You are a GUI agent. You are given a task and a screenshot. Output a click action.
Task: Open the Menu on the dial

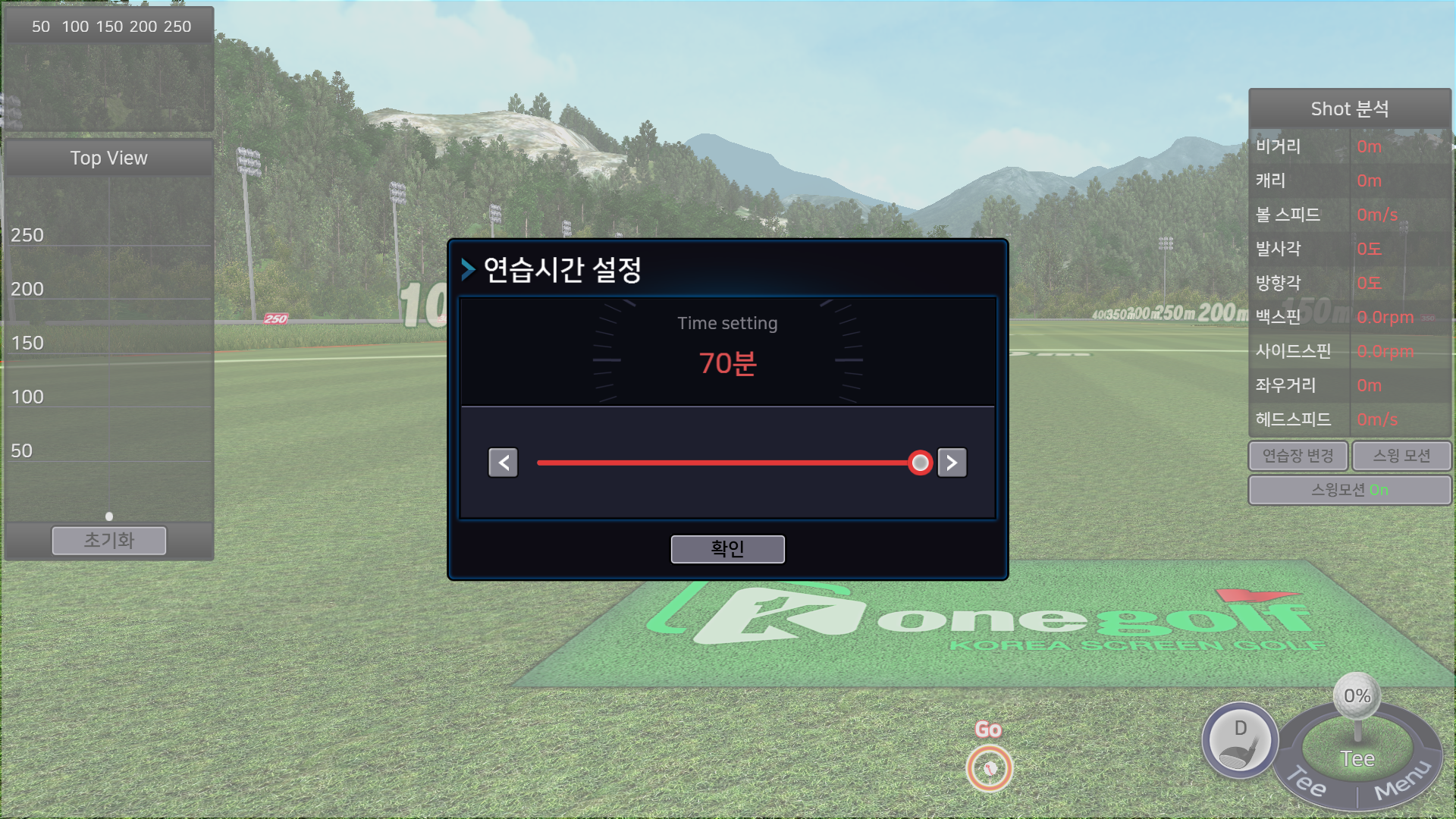1401,783
